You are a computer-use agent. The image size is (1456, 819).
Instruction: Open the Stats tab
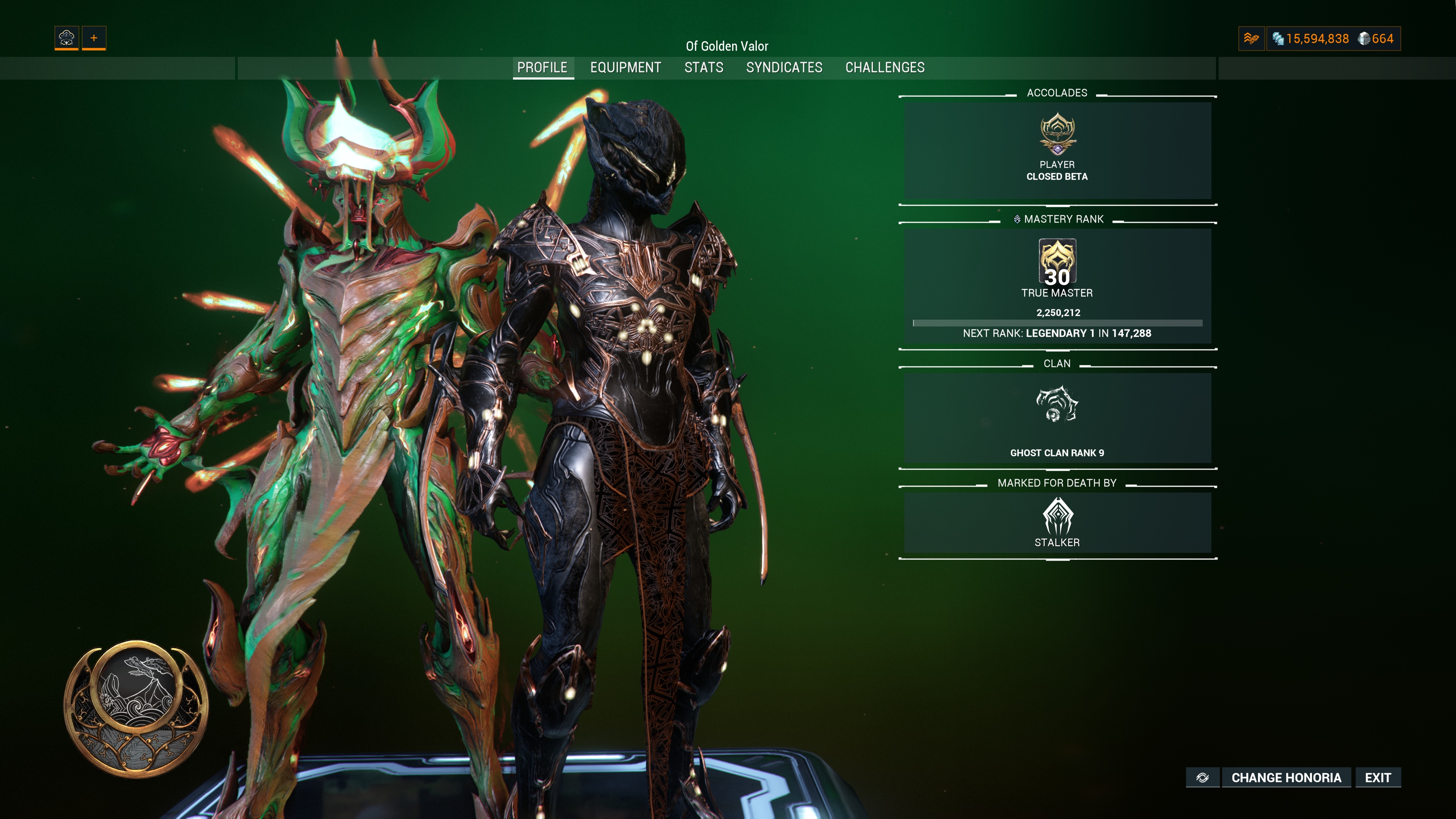coord(704,68)
